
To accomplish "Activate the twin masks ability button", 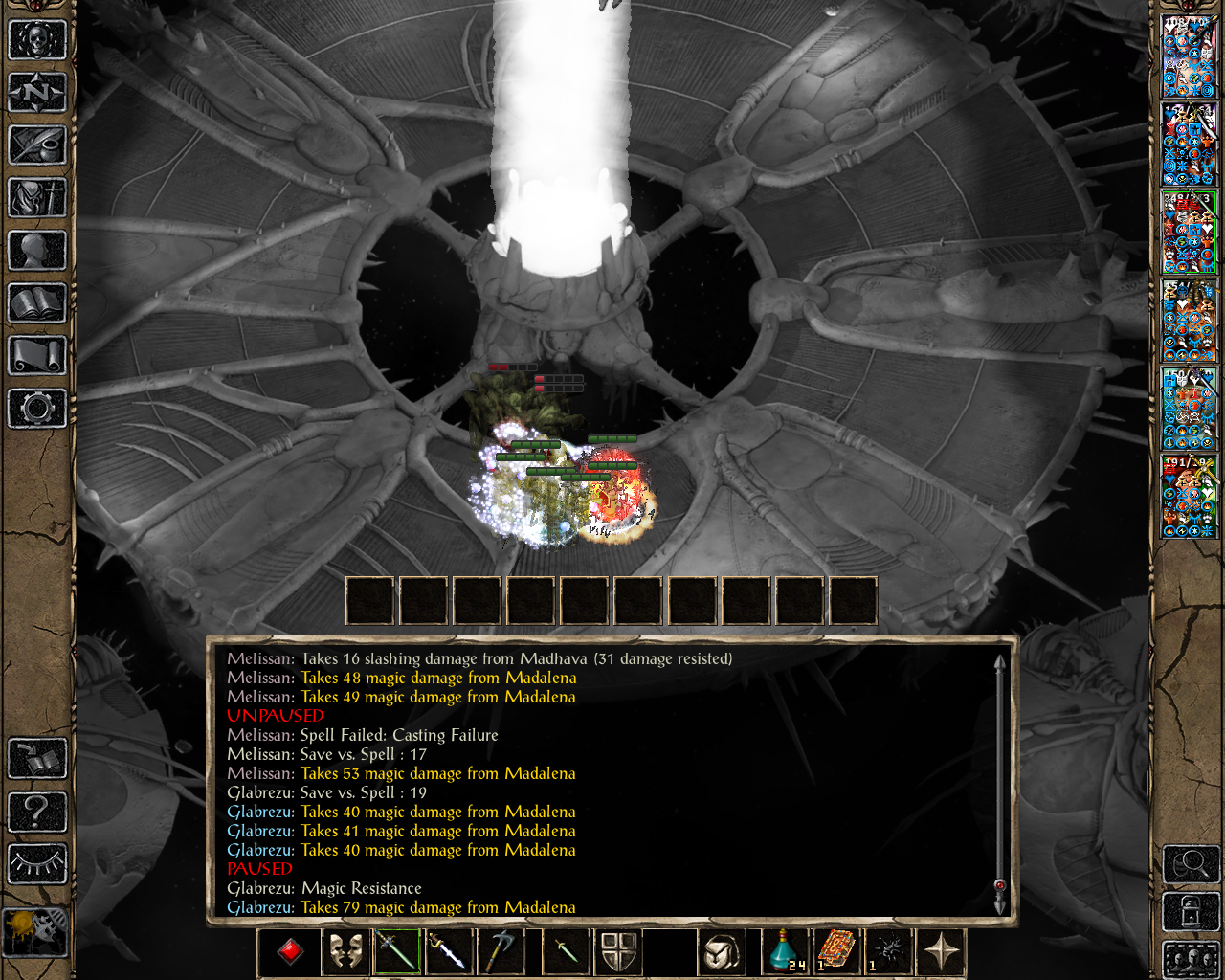I will 345,951.
